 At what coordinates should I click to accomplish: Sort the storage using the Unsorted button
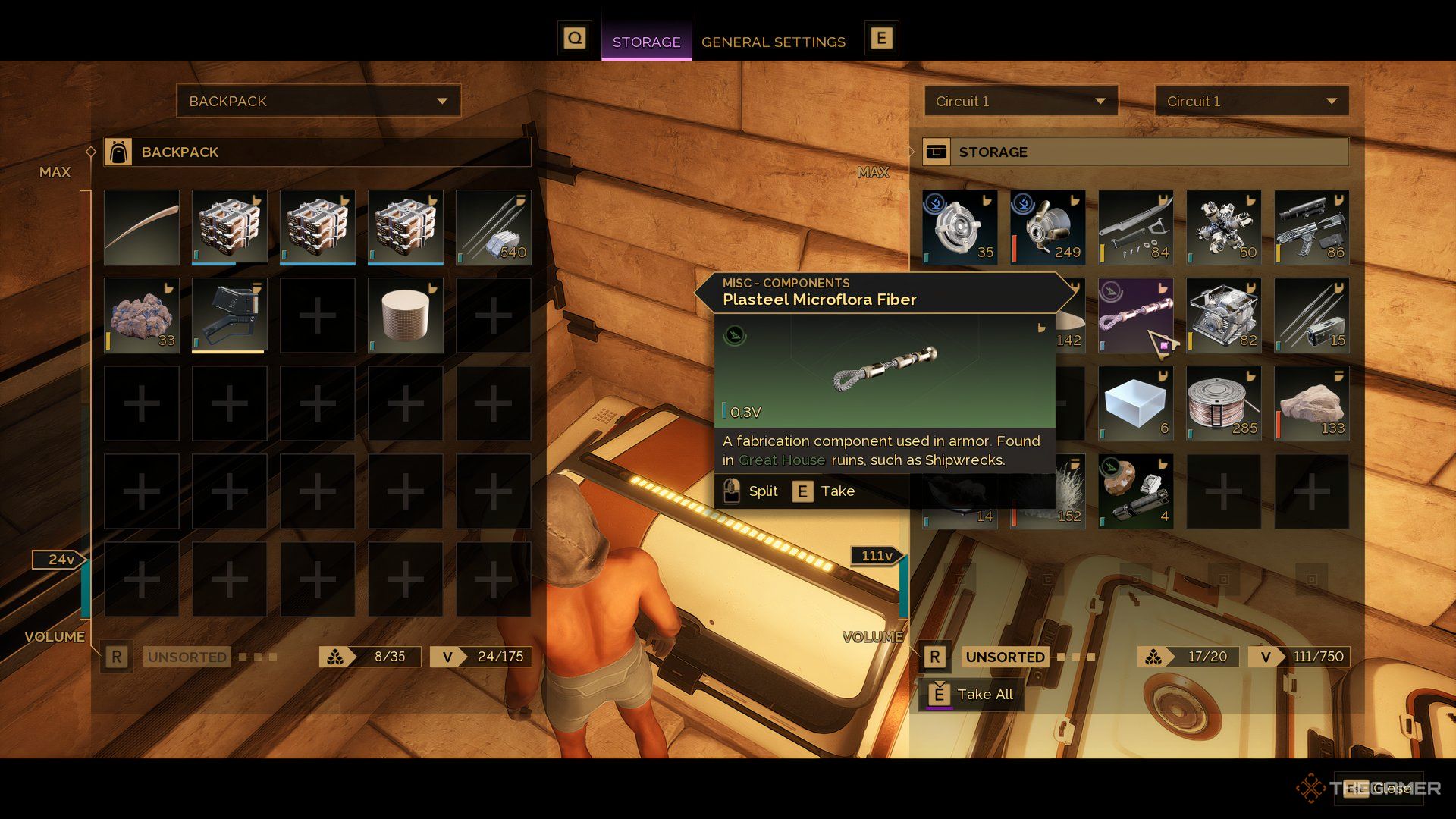(1005, 657)
